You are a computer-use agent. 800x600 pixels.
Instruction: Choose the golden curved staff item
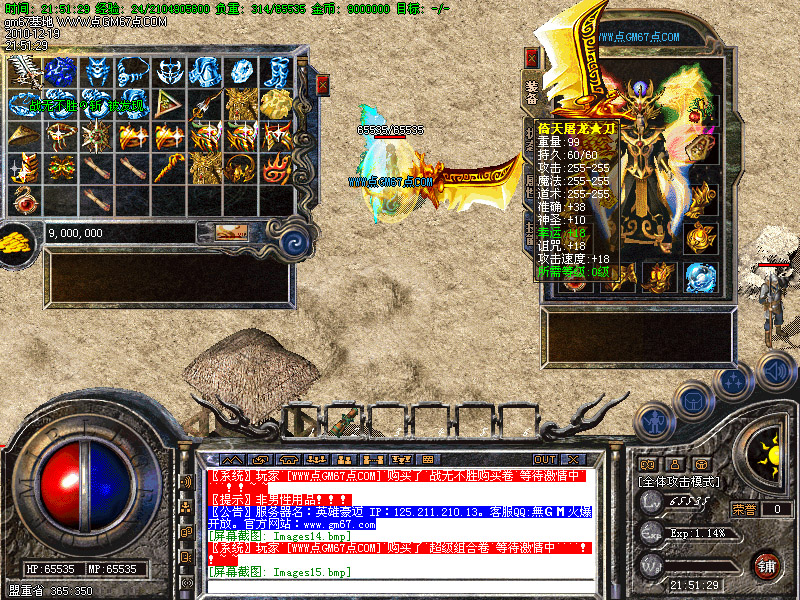pyautogui.click(x=169, y=166)
